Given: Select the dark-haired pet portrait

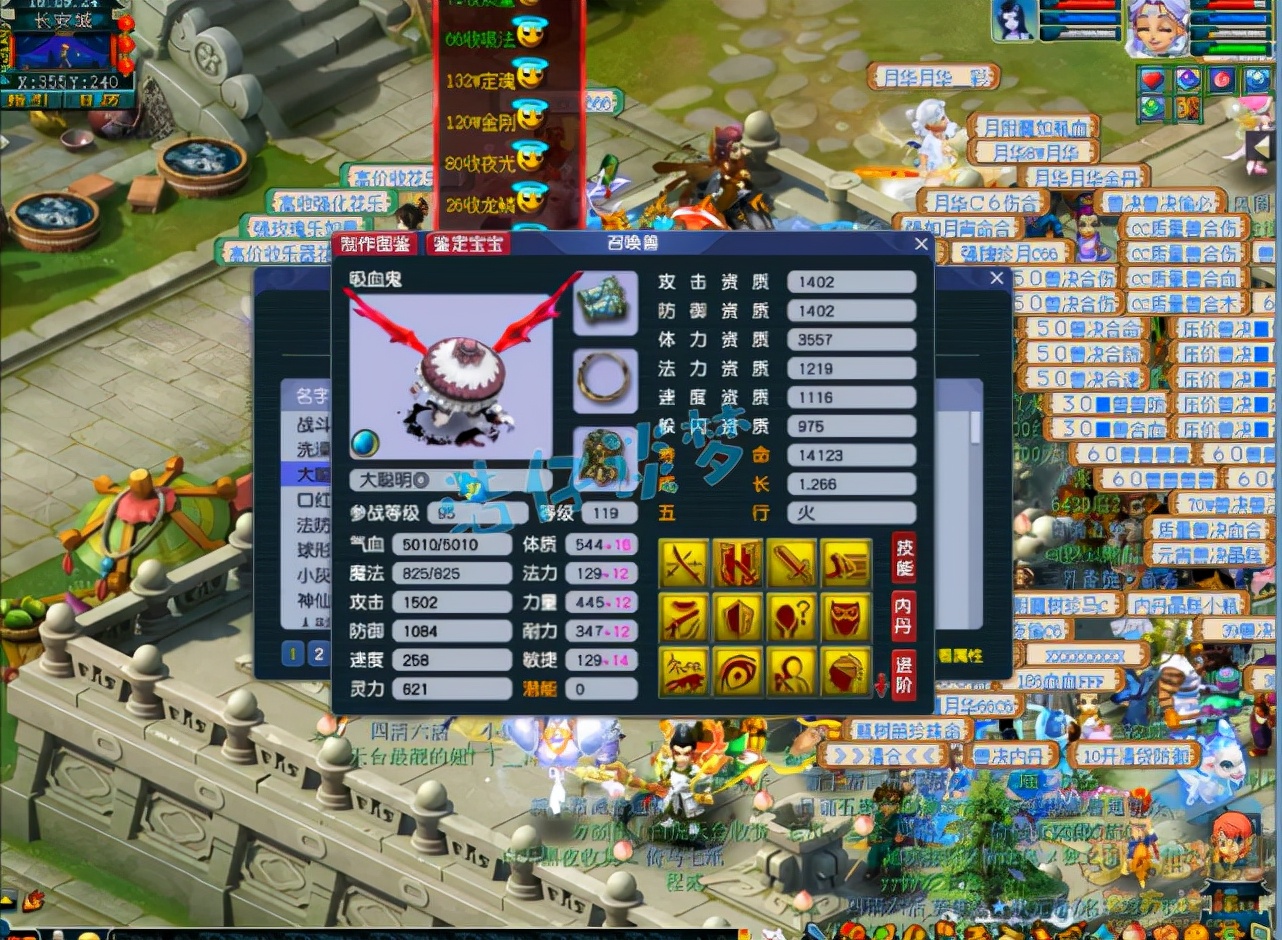Looking at the screenshot, I should (1013, 22).
